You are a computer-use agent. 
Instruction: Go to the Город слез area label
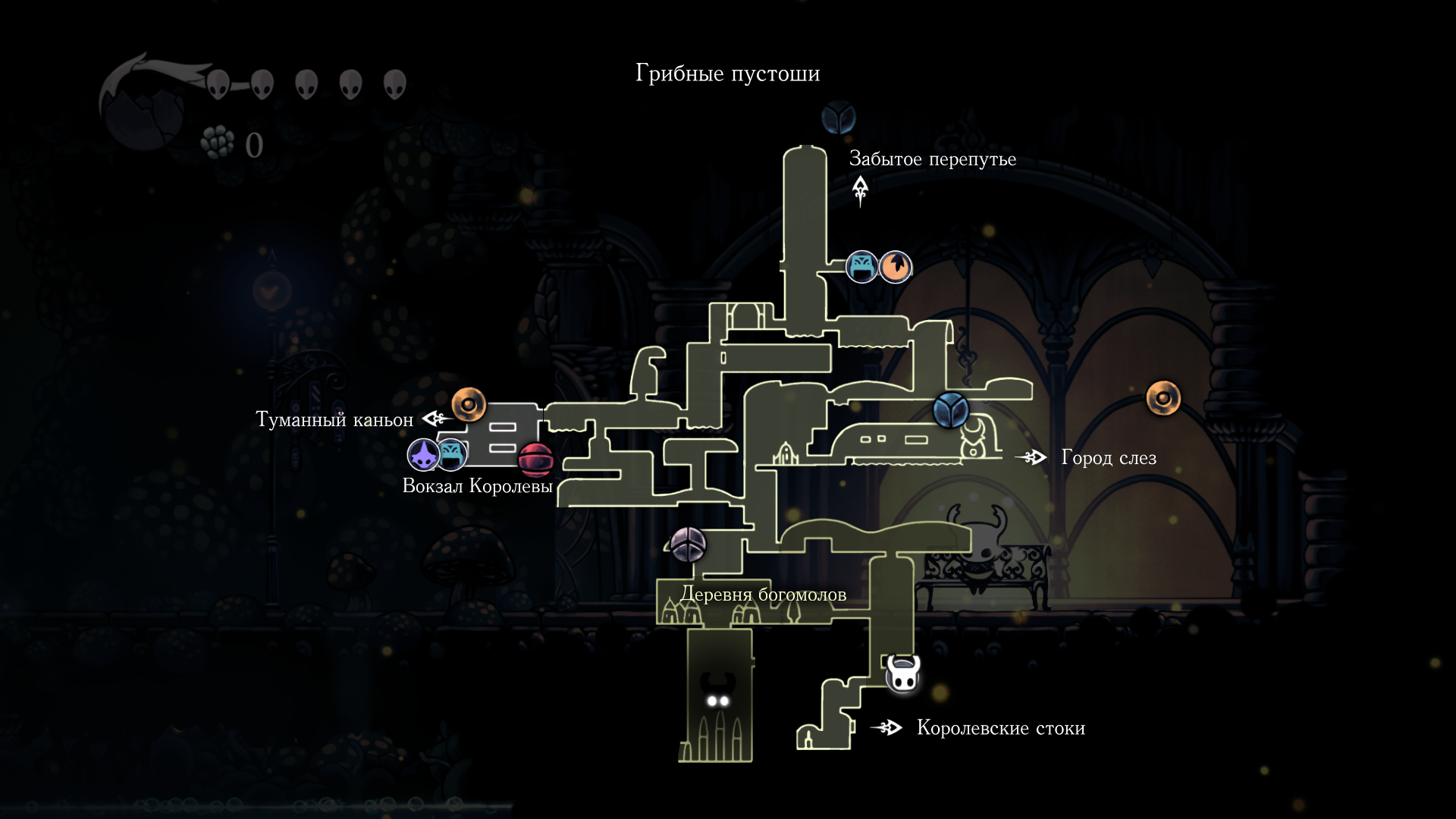1108,457
